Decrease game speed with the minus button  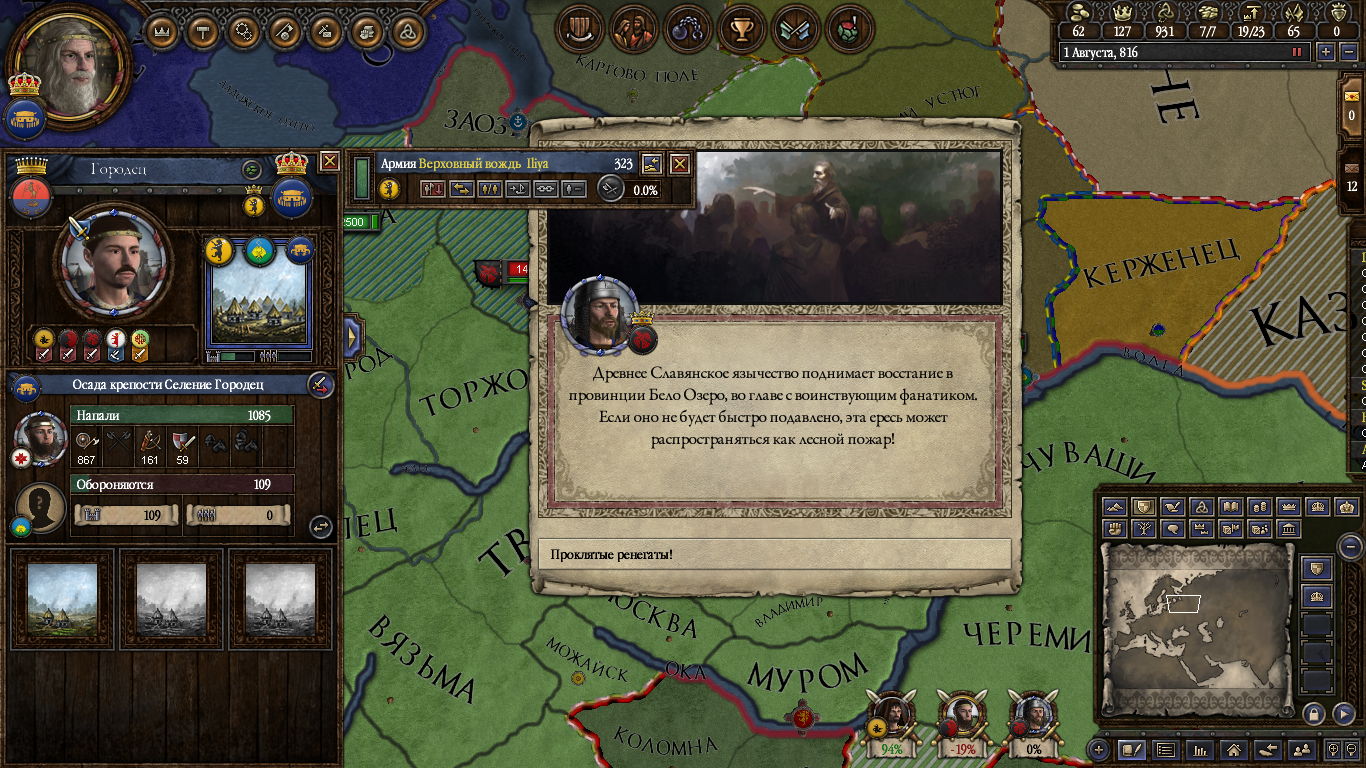(1346, 52)
